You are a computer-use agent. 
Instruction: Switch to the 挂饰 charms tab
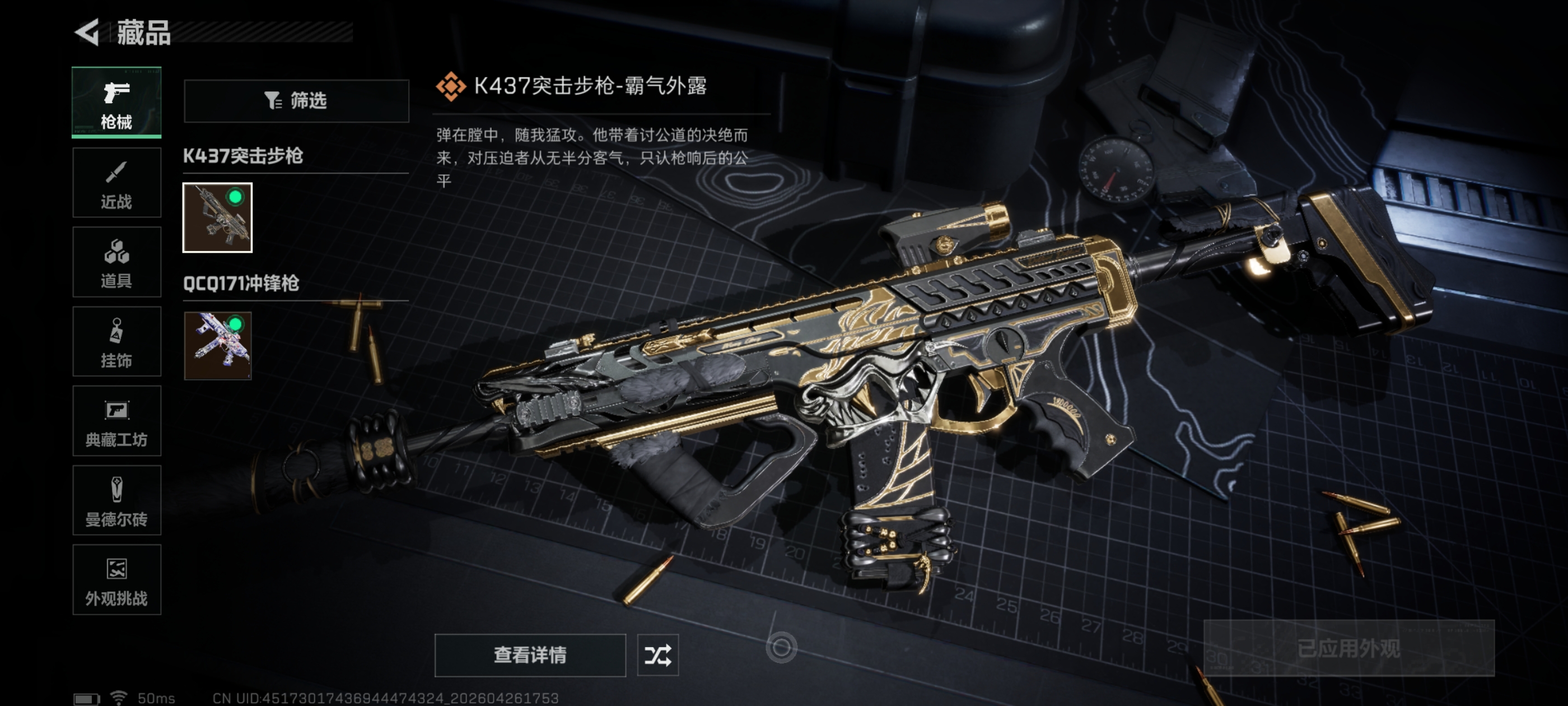point(116,342)
